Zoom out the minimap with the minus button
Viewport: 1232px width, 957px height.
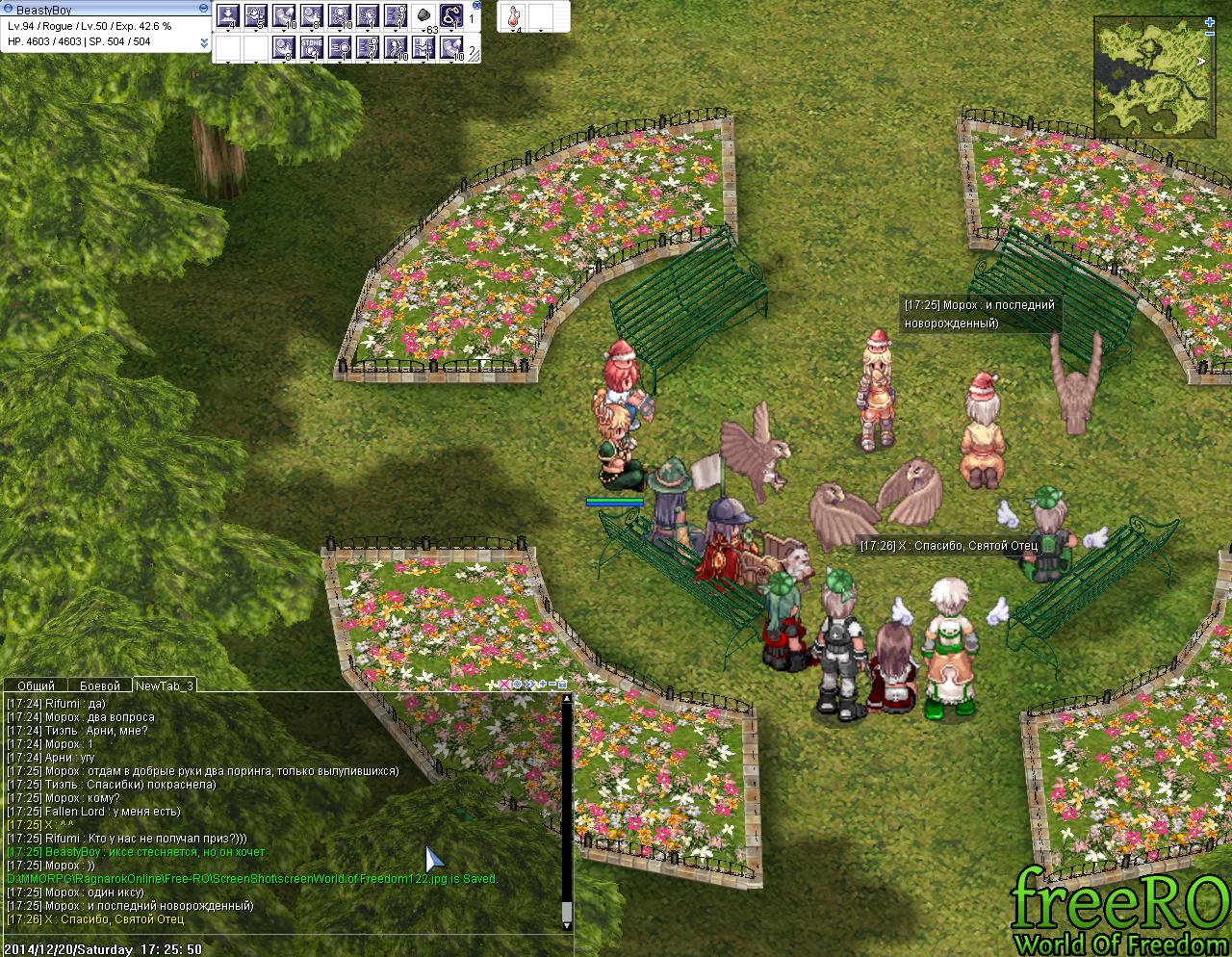click(x=1211, y=33)
